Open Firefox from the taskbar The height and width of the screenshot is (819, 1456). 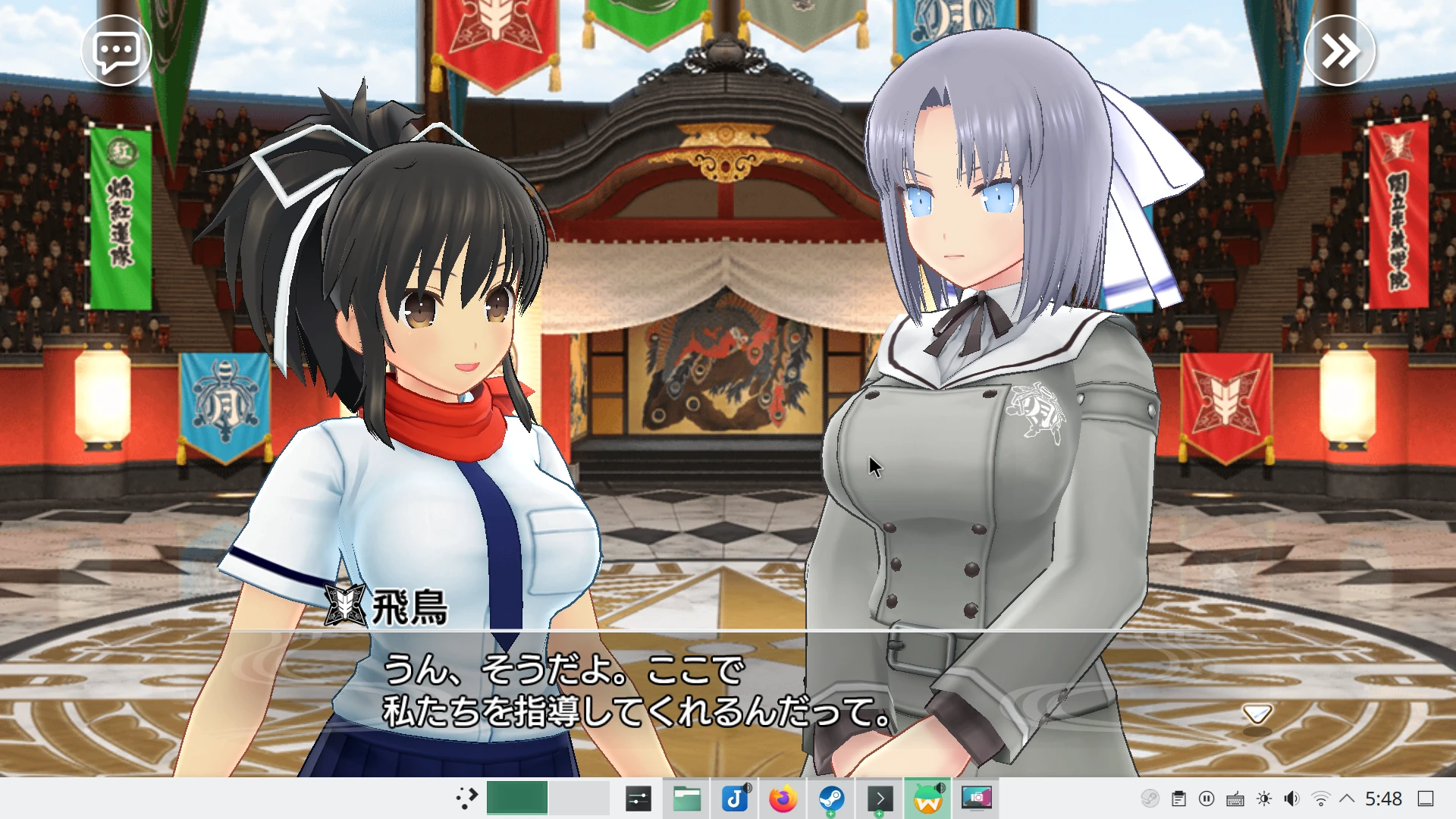(783, 799)
